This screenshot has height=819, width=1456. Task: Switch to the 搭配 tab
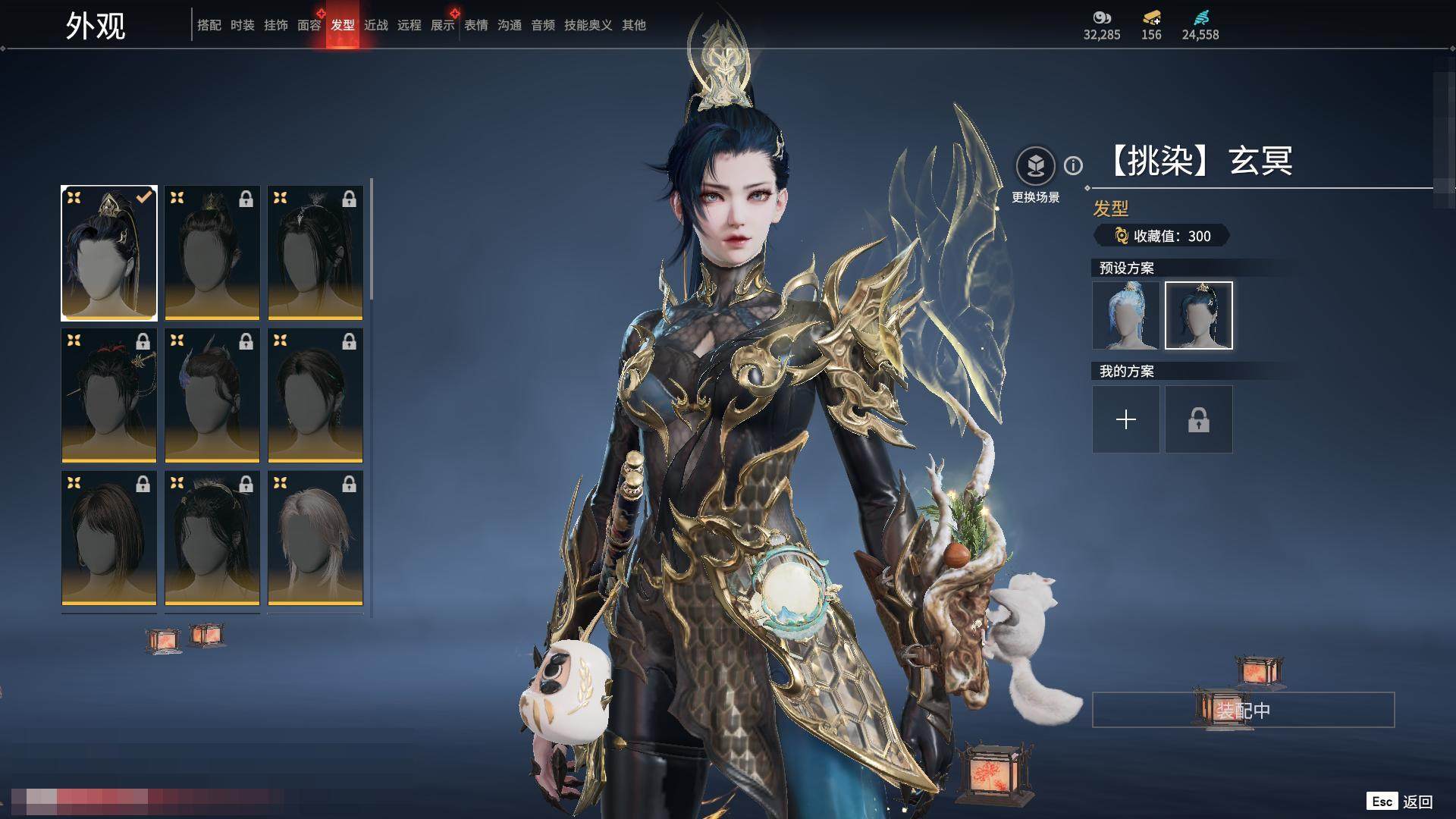[x=209, y=25]
